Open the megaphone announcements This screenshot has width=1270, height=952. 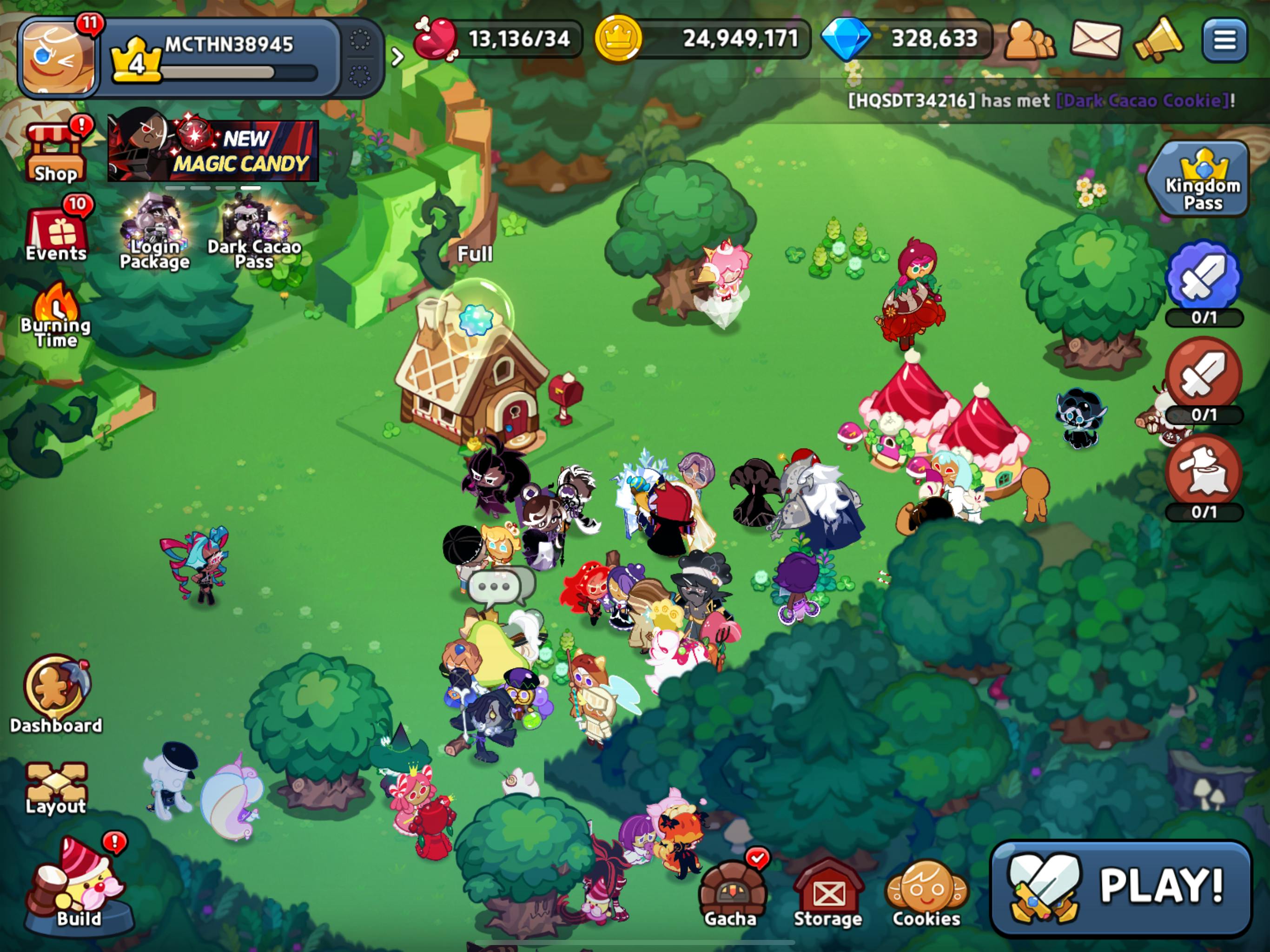[x=1158, y=39]
